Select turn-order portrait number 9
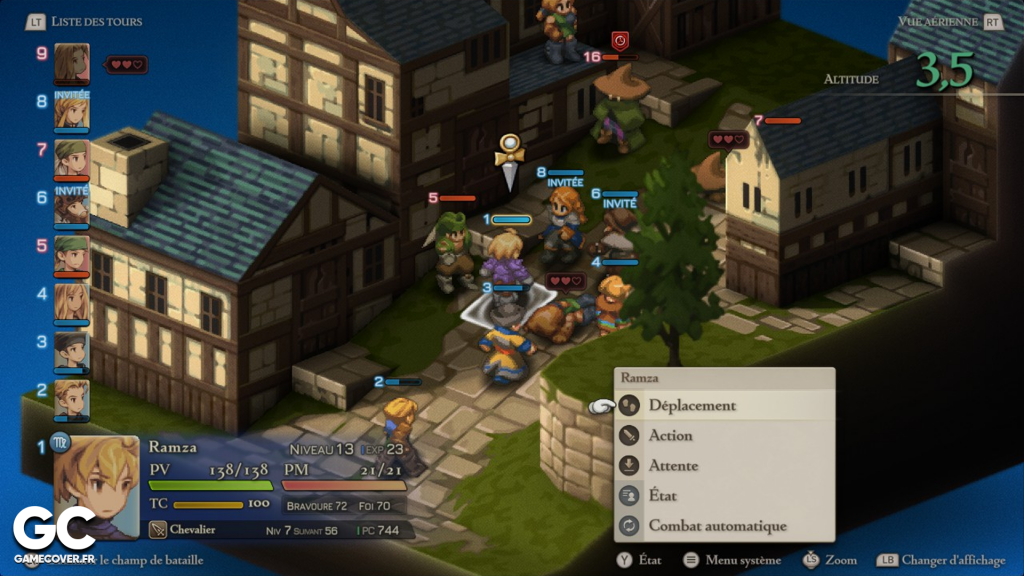The image size is (1024, 576). coord(72,62)
